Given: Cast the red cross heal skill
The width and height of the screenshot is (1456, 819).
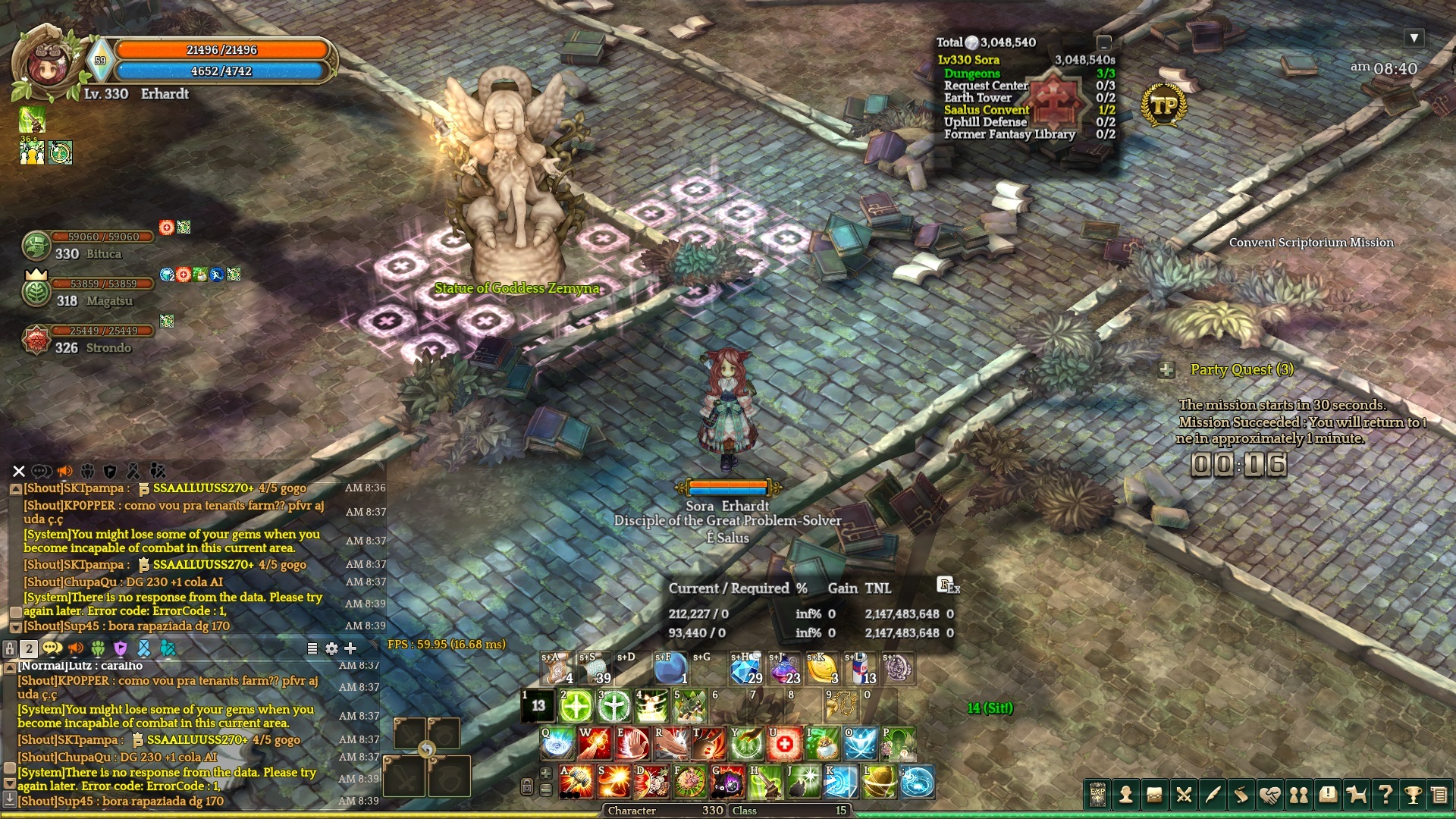Looking at the screenshot, I should pos(784,744).
